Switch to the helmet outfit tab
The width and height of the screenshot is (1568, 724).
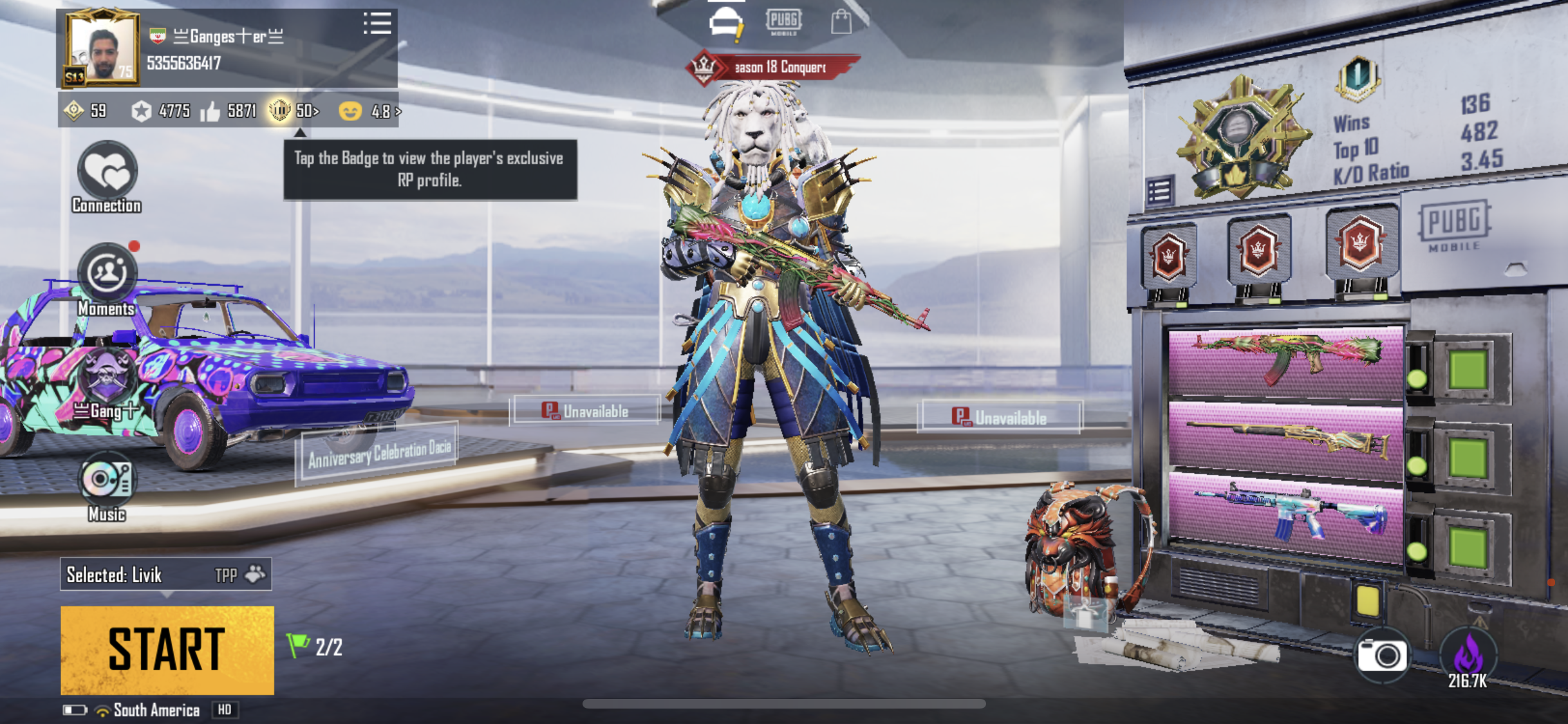click(726, 24)
